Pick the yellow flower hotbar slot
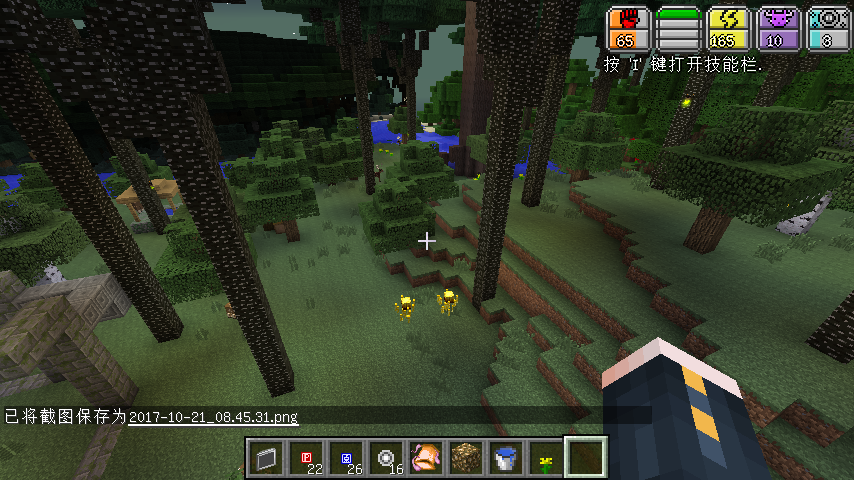The width and height of the screenshot is (854, 480). coord(545,458)
